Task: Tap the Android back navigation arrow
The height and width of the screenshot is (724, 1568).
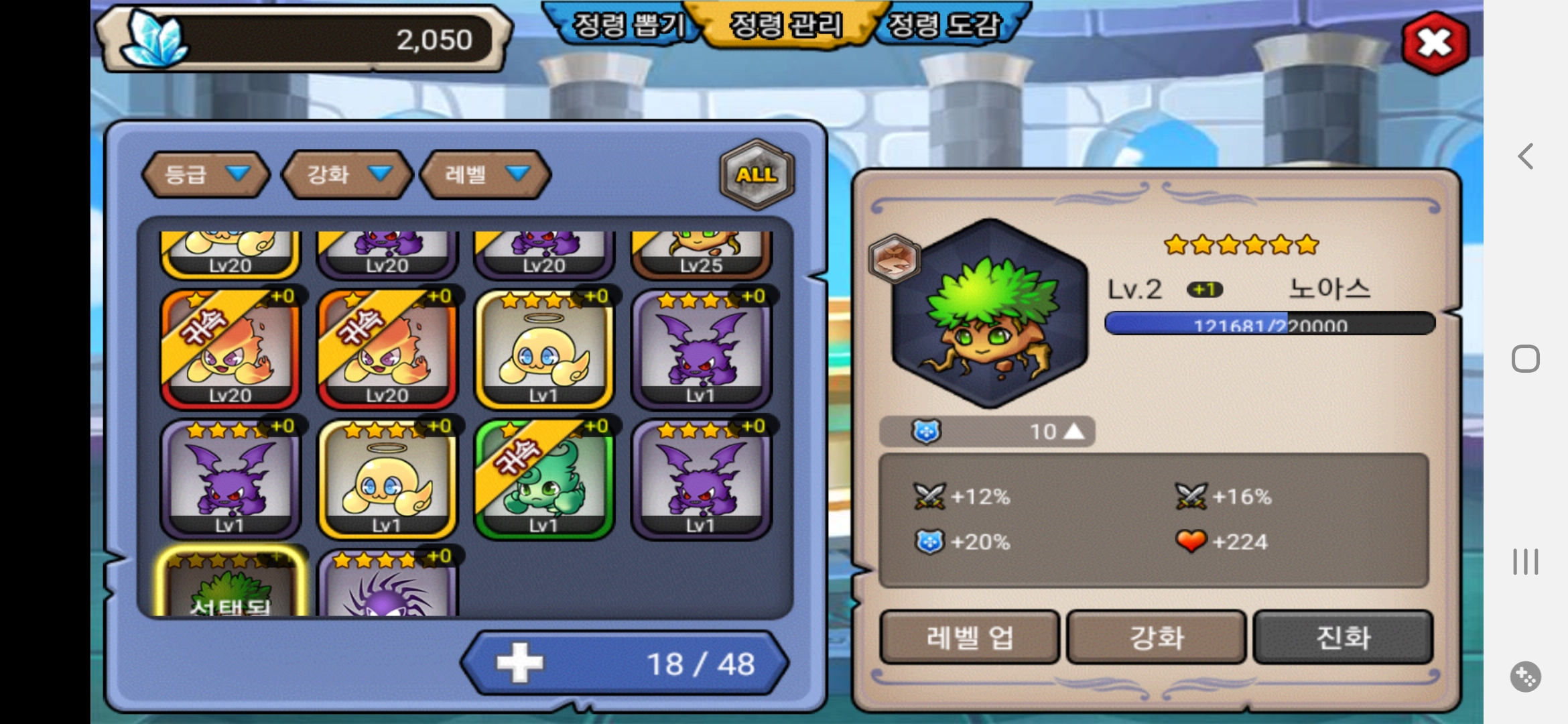Action: (x=1525, y=157)
